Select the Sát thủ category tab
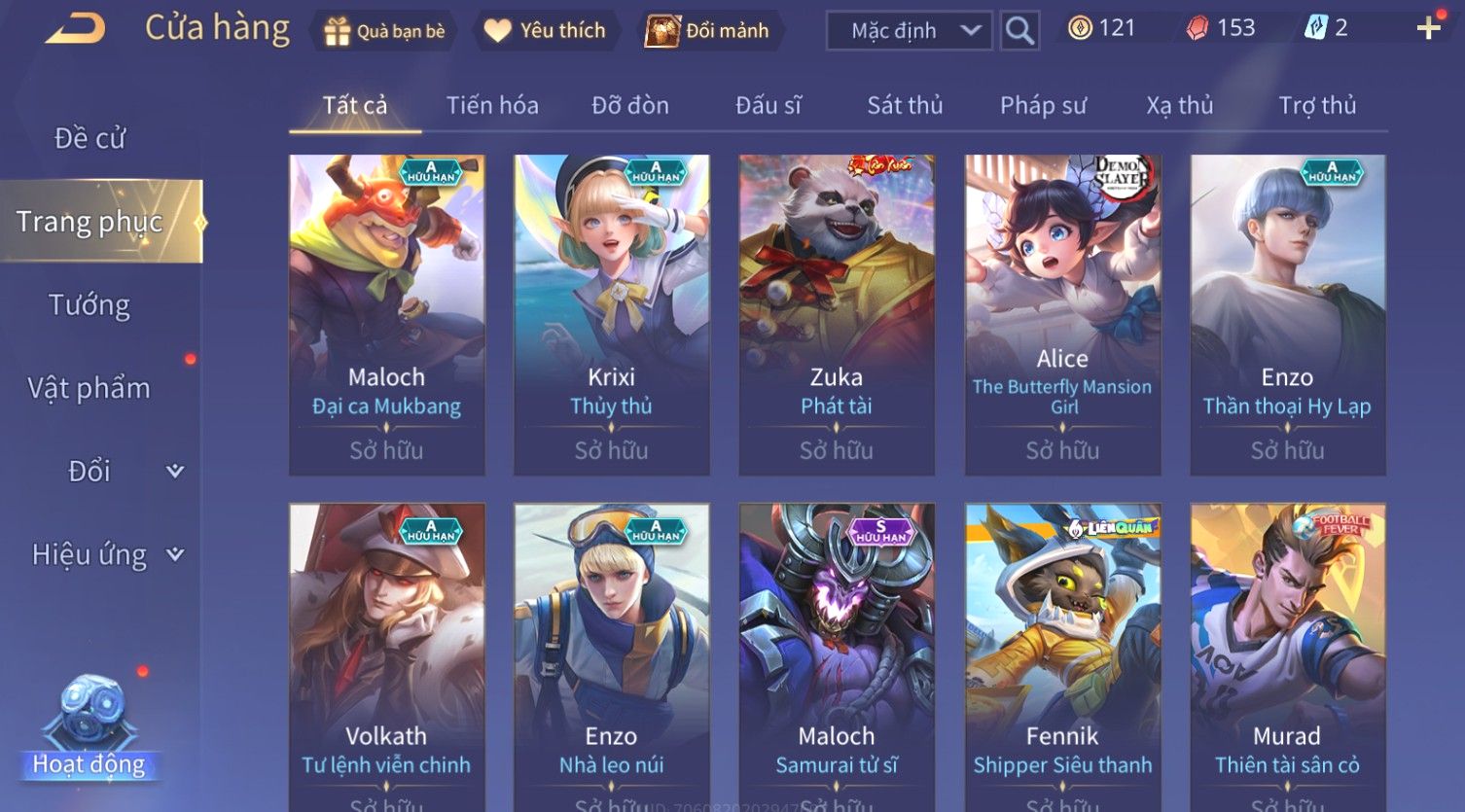Screen dimensions: 1465x812 (905, 105)
